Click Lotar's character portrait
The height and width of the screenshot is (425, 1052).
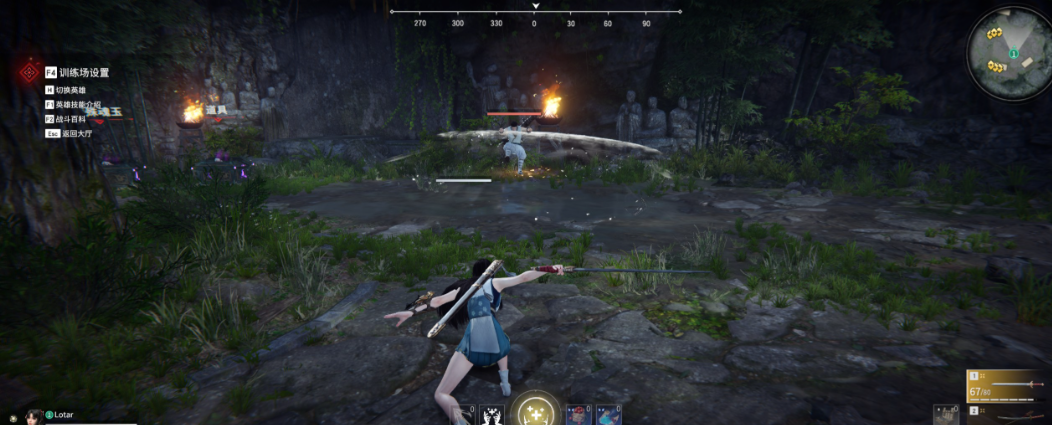[33, 416]
